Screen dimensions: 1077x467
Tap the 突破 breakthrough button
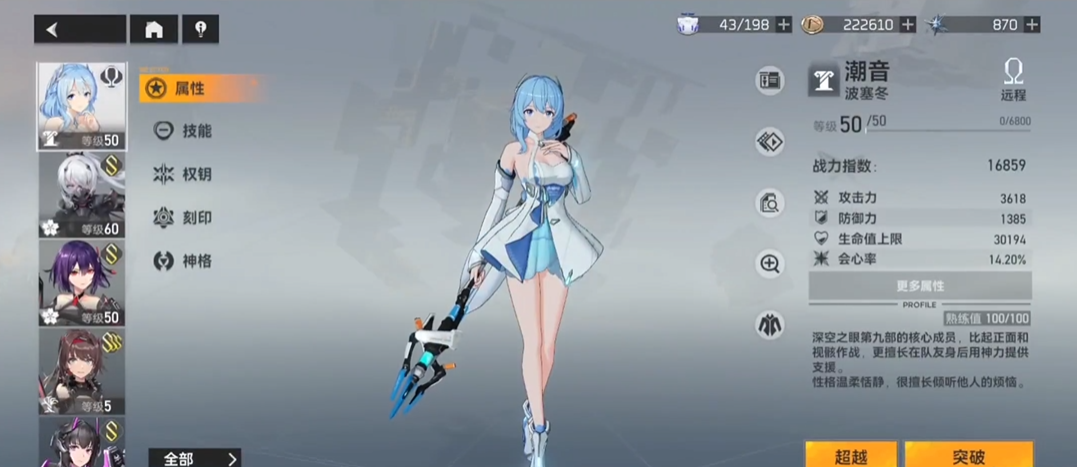coord(968,456)
